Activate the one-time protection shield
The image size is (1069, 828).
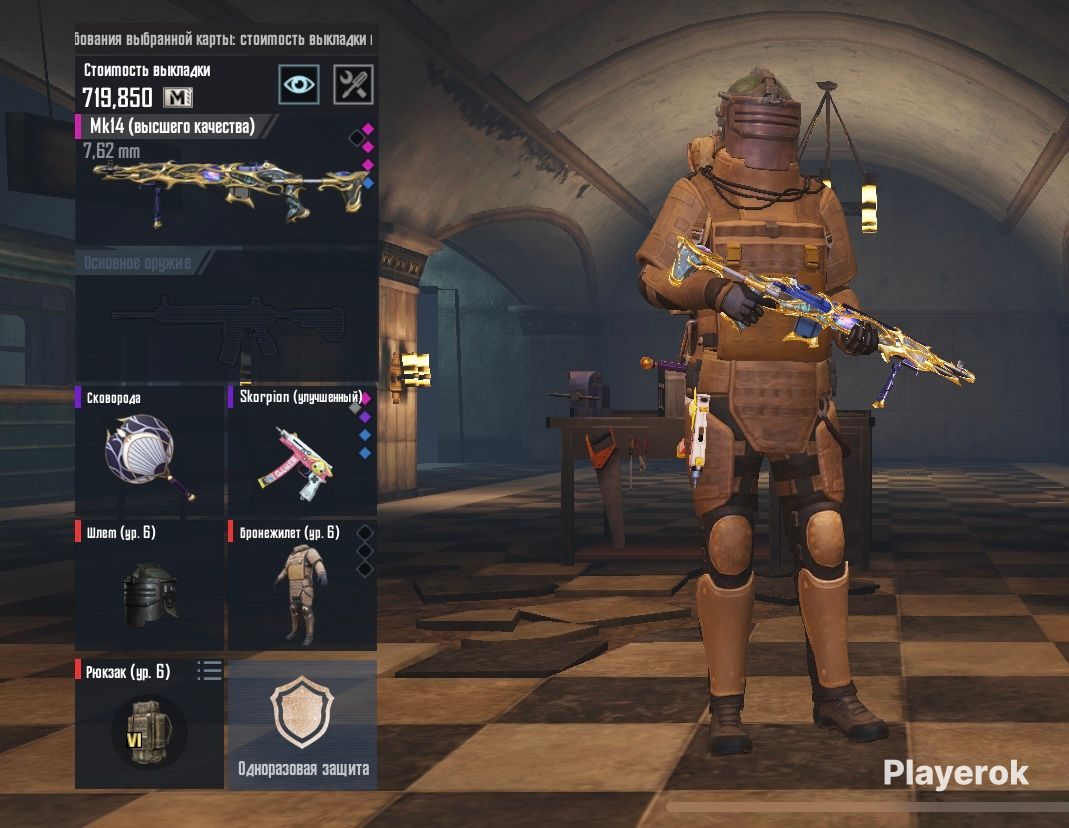tap(303, 725)
